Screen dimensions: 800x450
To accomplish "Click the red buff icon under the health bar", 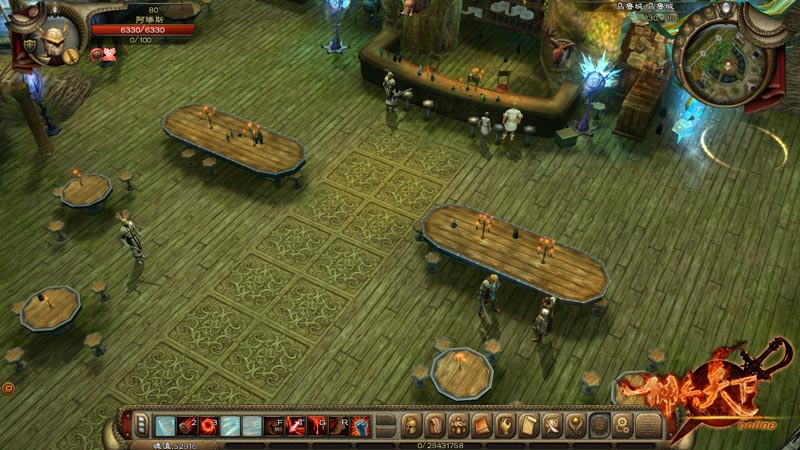I will pyautogui.click(x=97, y=54).
